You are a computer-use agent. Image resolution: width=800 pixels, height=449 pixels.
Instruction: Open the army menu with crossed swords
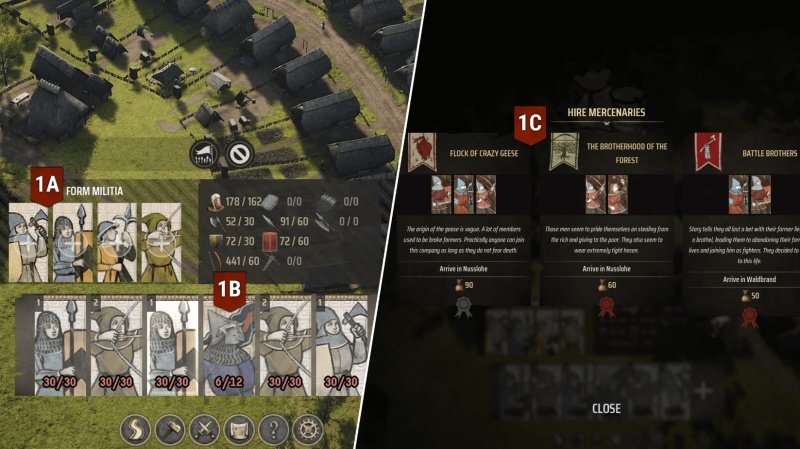tap(205, 429)
